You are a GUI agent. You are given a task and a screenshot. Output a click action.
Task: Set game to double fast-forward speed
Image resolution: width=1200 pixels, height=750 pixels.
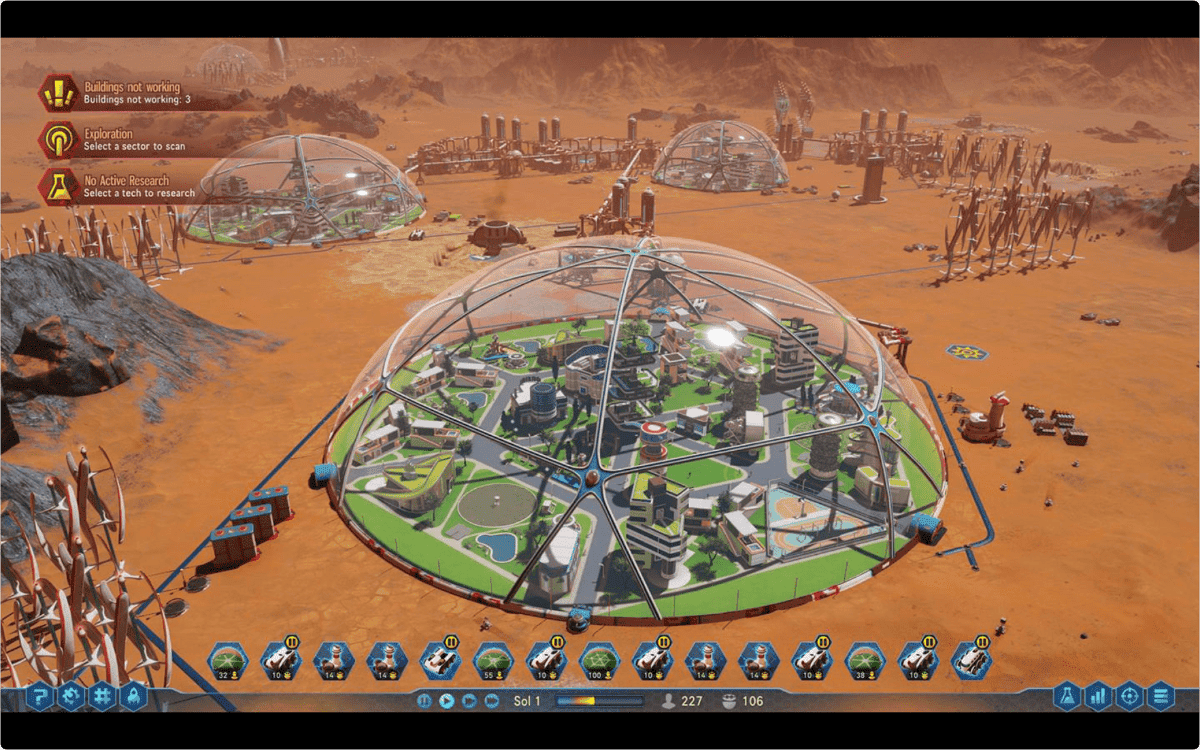pyautogui.click(x=469, y=701)
